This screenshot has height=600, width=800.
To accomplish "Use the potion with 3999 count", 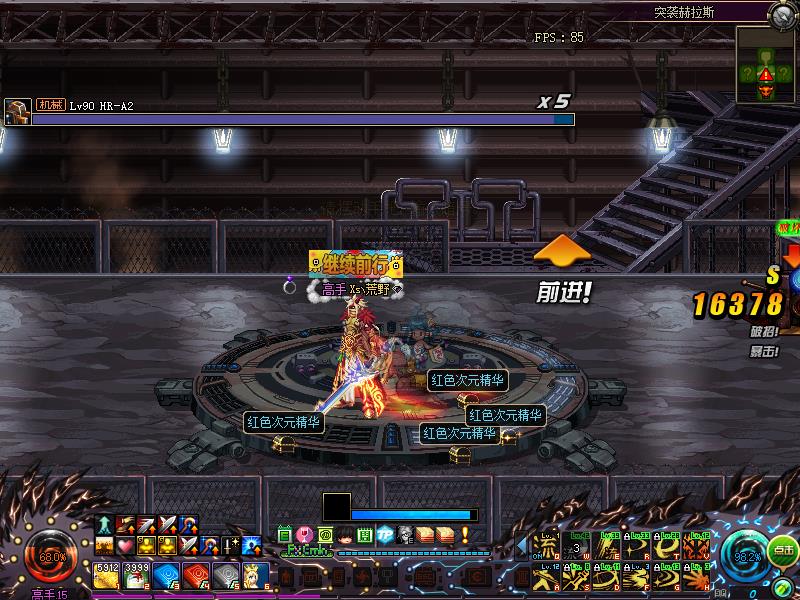I will click(137, 574).
